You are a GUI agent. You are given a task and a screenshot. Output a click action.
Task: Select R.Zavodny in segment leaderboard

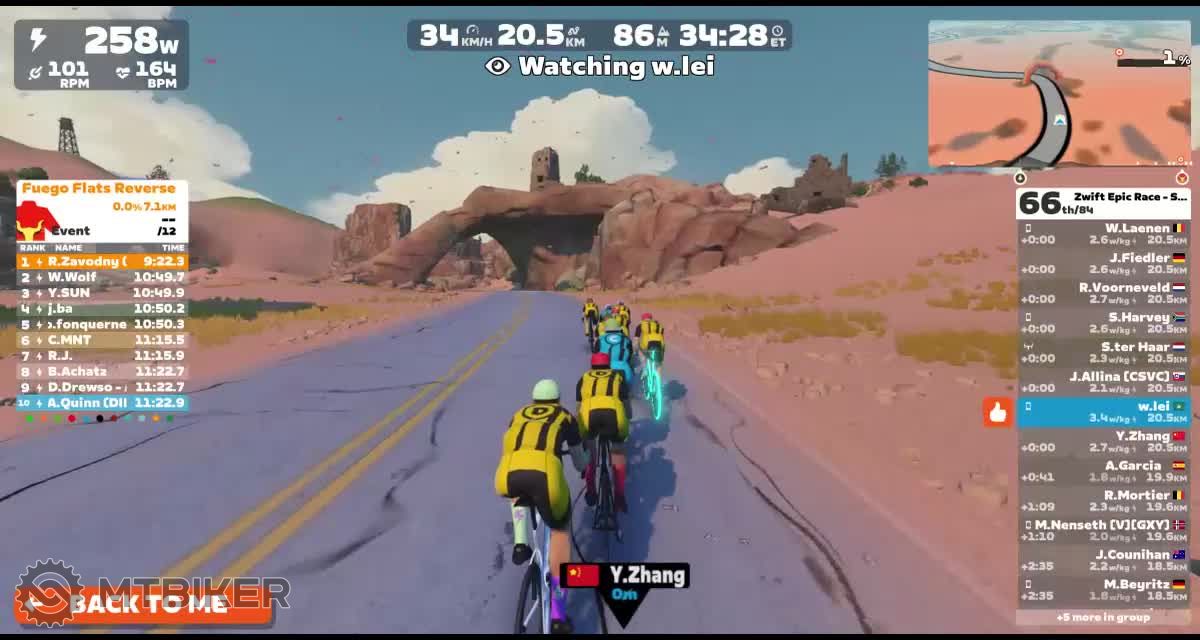[x=102, y=262]
